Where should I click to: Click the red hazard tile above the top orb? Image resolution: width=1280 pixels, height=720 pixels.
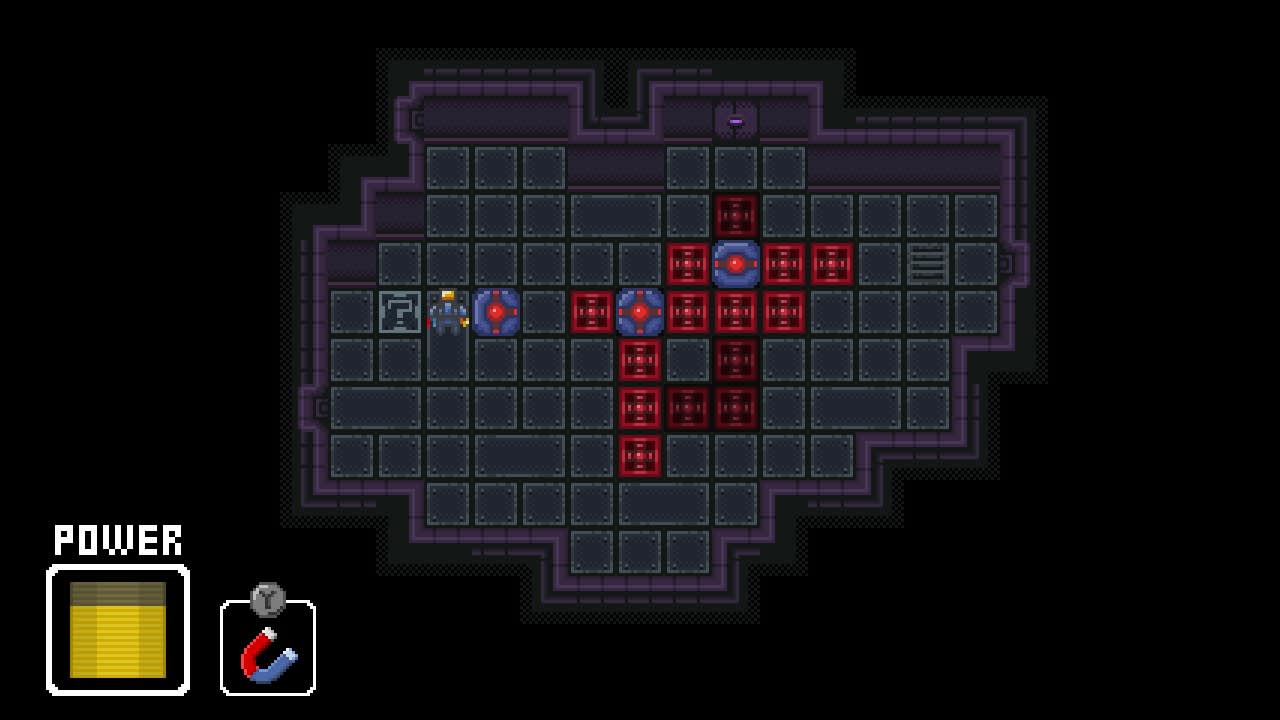click(737, 214)
